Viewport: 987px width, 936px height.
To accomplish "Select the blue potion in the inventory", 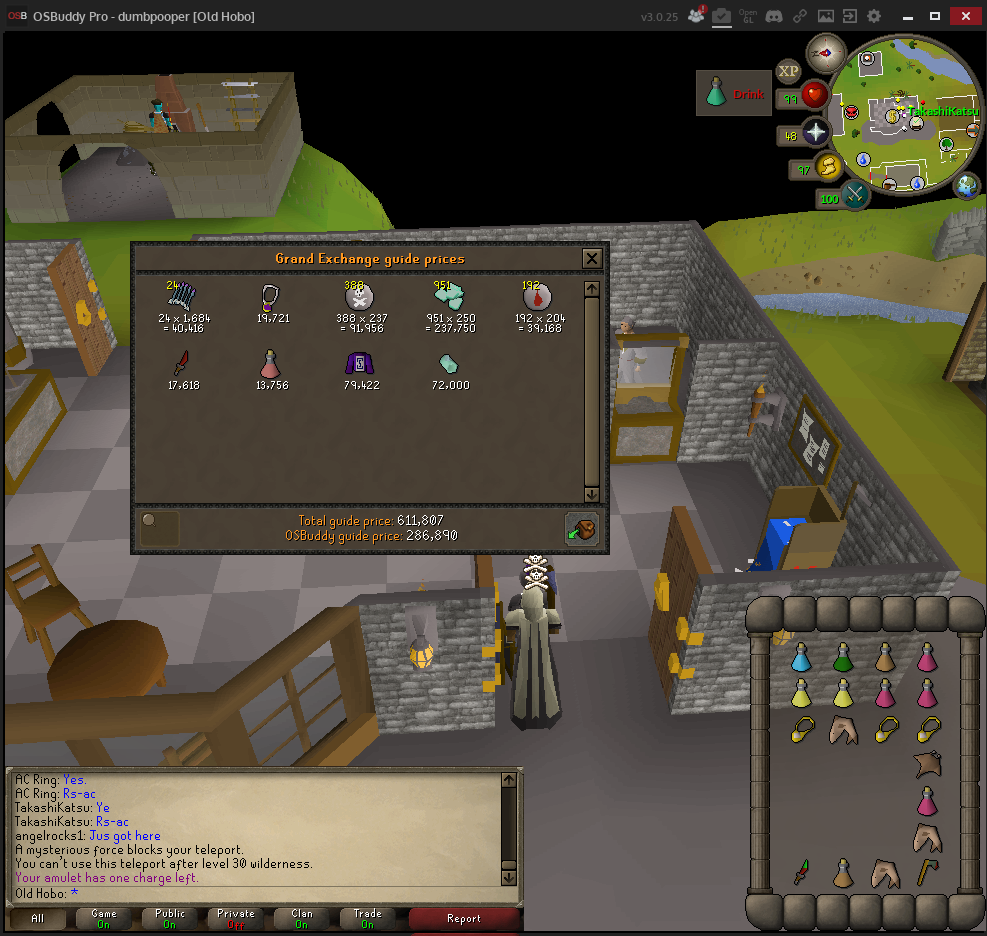I will tap(800, 658).
